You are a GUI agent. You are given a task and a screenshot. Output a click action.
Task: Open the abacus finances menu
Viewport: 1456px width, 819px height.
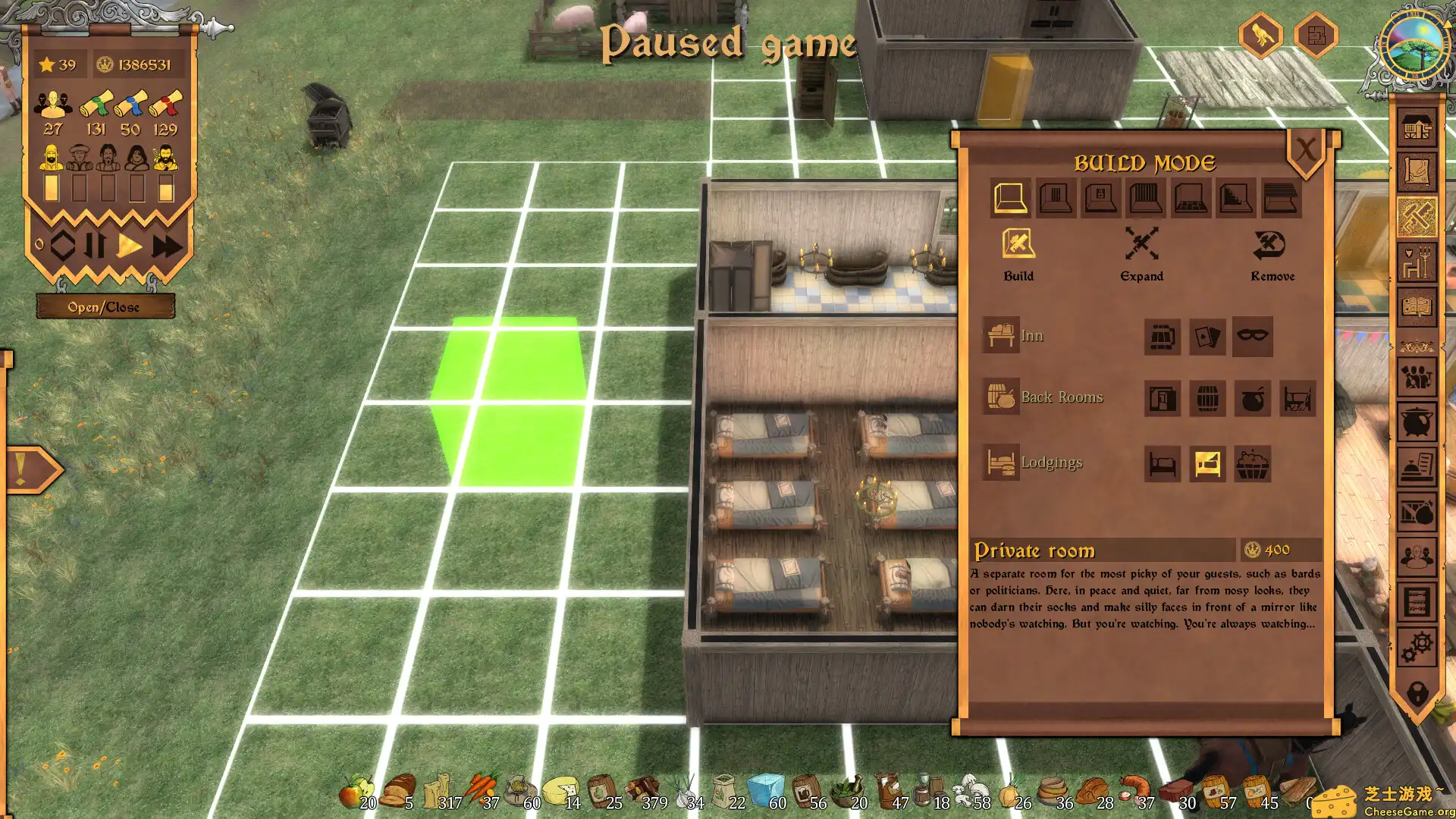(x=1417, y=602)
